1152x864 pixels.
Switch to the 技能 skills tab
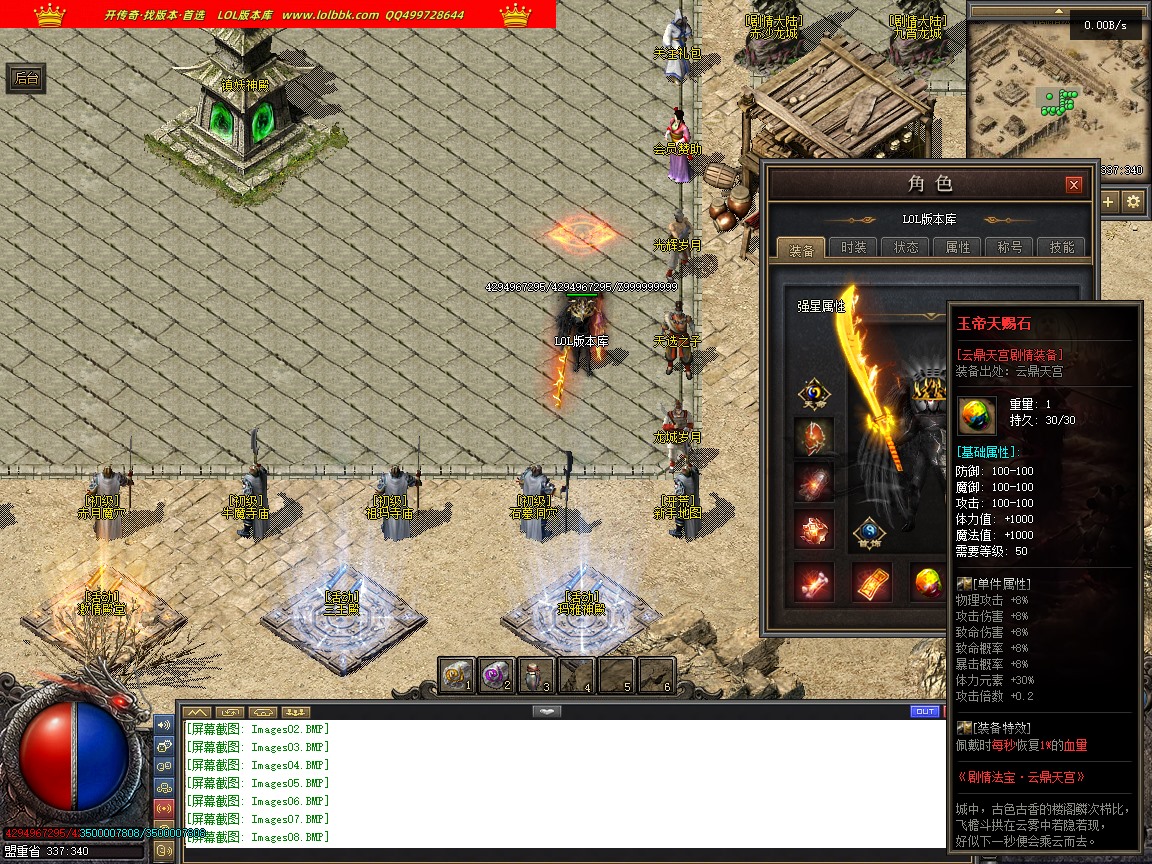pos(1062,248)
